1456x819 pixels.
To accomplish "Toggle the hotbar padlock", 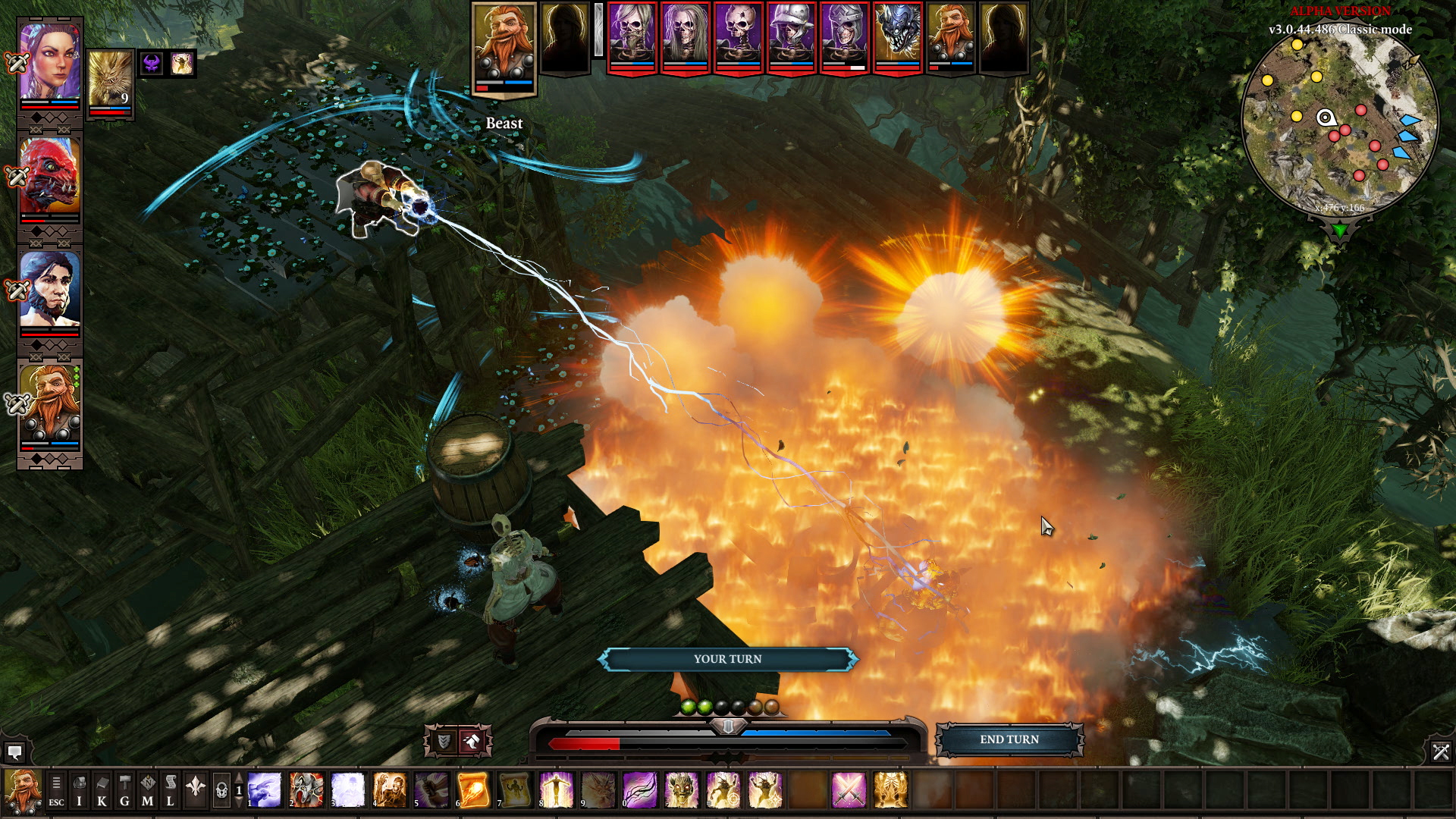I will tap(221, 791).
